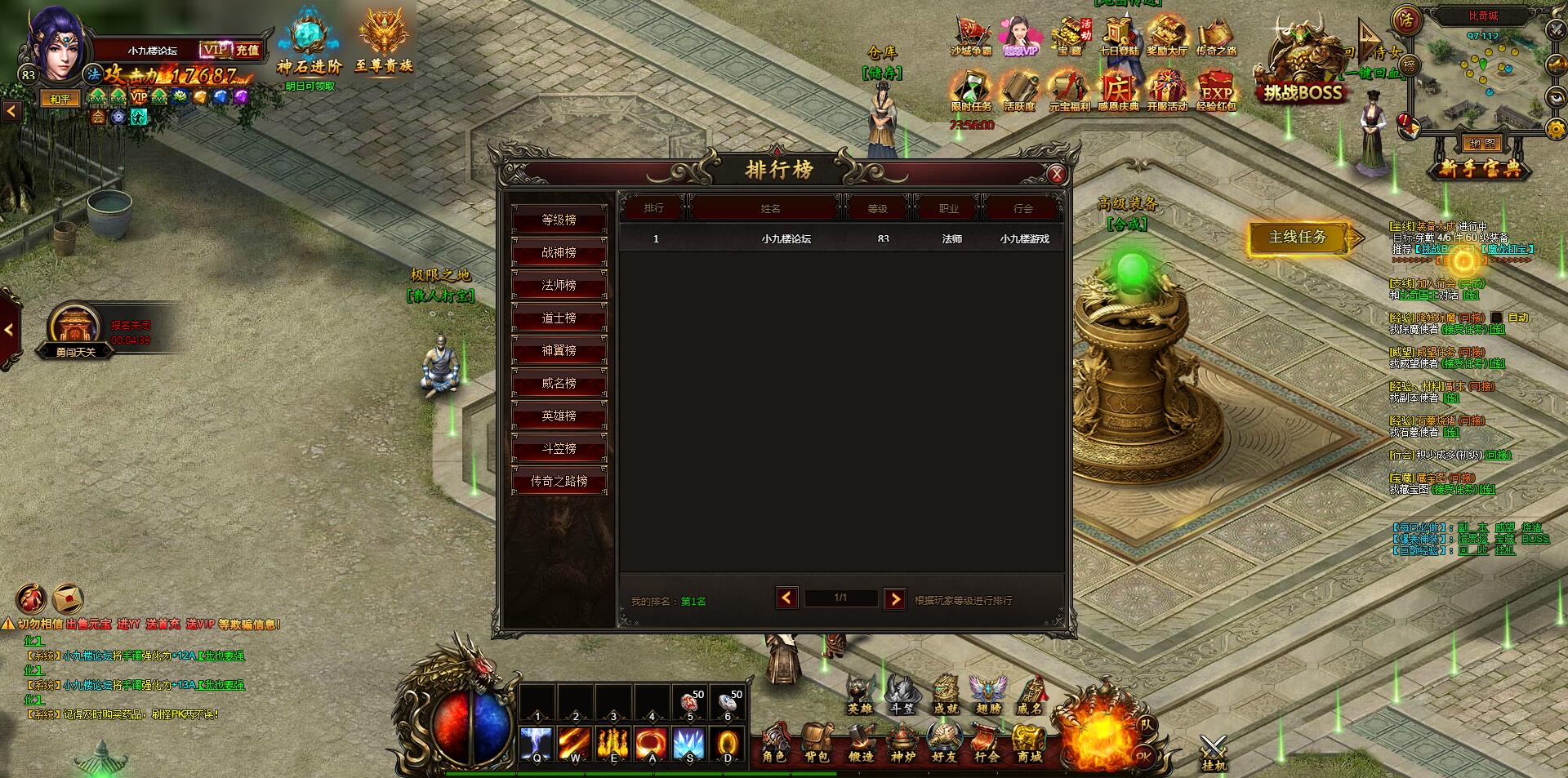The width and height of the screenshot is (1568, 778).
Task: Select the 法师榜 ranking category
Action: tap(559, 286)
